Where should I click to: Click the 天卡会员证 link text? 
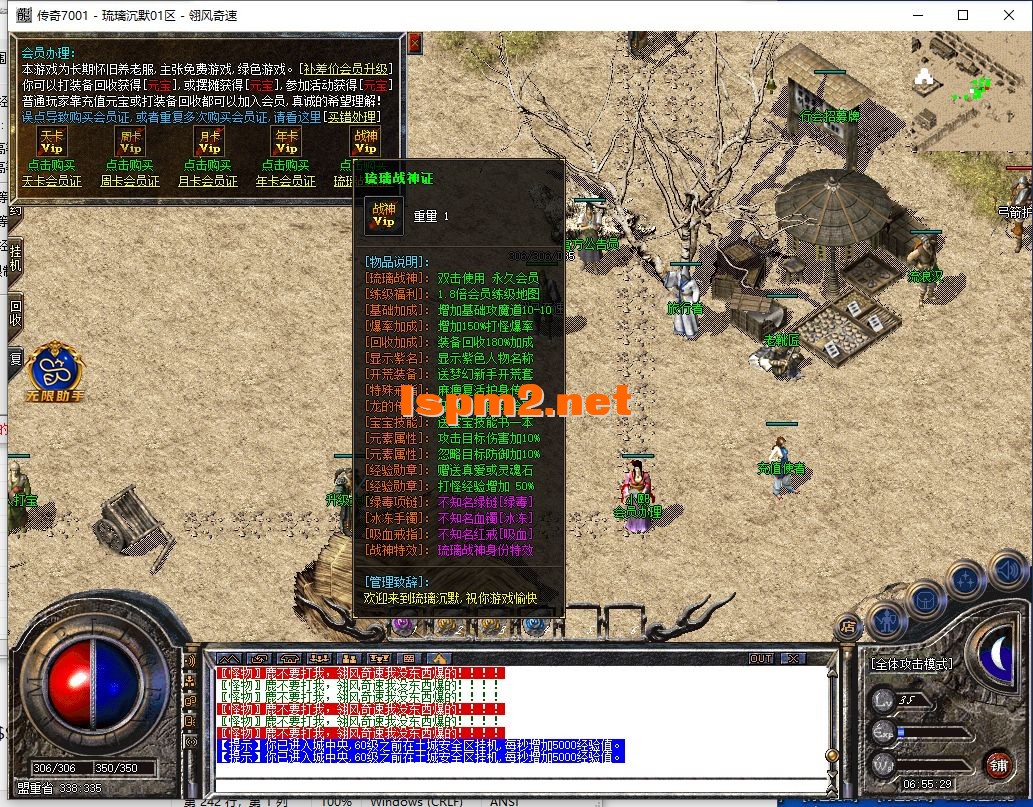click(51, 181)
